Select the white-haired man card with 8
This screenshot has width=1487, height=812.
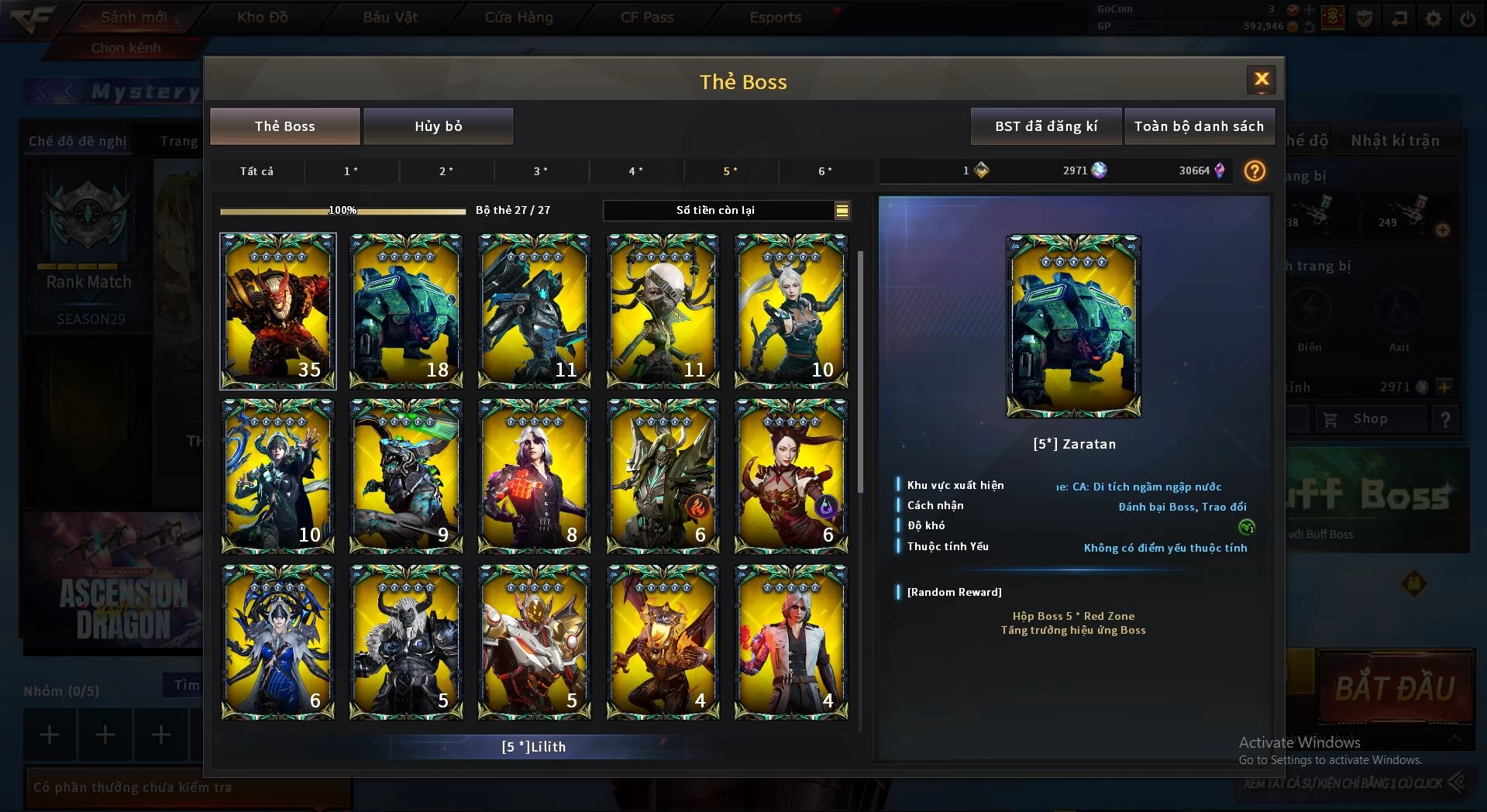pos(534,476)
